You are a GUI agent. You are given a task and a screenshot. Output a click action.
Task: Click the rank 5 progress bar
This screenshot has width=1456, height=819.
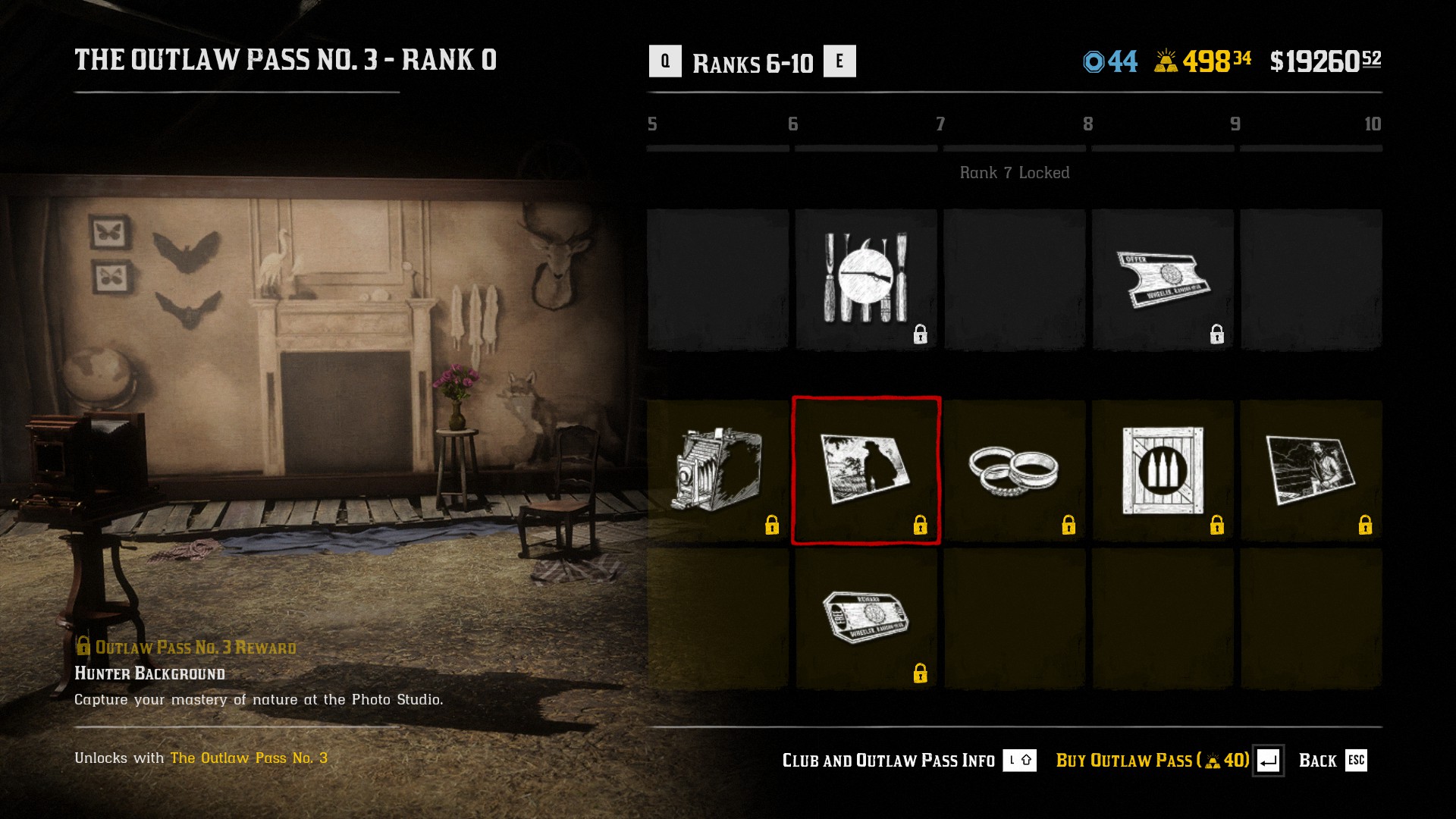pyautogui.click(x=717, y=149)
